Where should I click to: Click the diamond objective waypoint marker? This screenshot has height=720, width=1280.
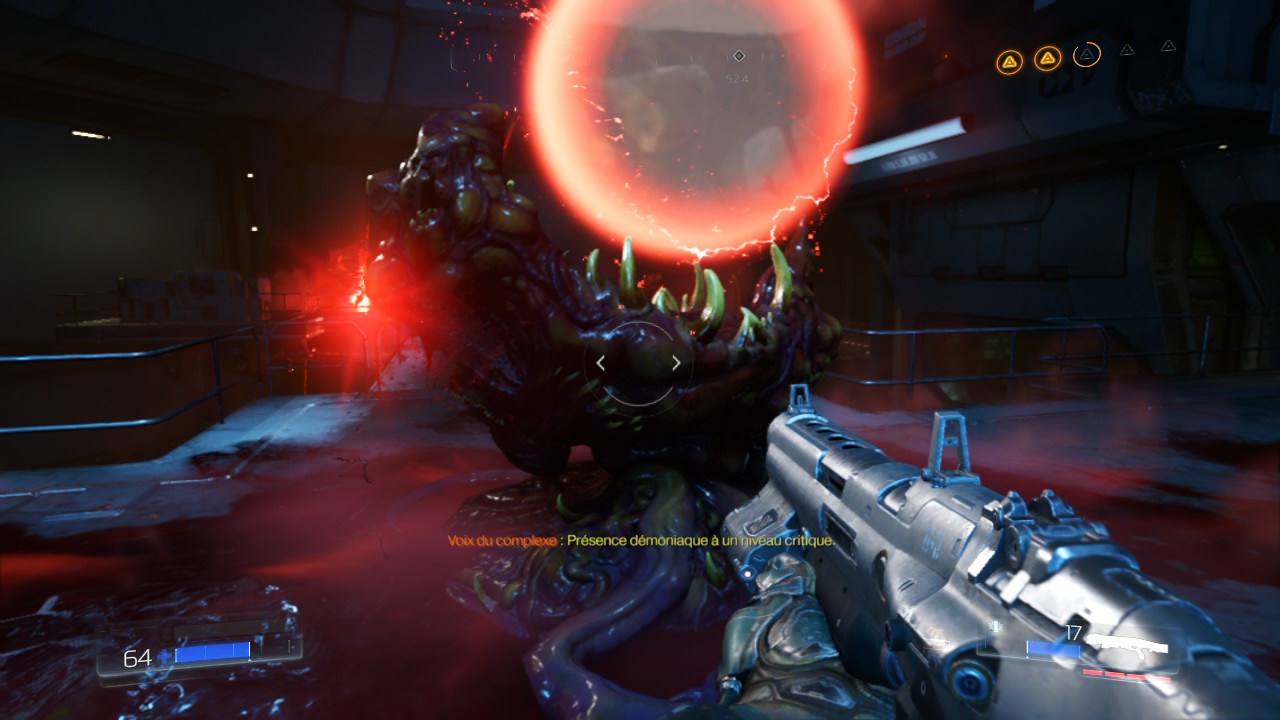739,56
